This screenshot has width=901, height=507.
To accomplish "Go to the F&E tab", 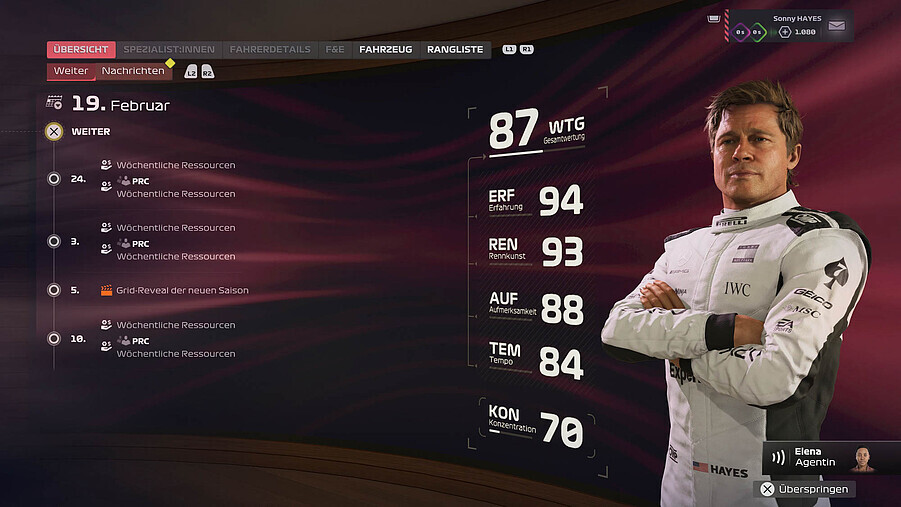I will (x=335, y=49).
